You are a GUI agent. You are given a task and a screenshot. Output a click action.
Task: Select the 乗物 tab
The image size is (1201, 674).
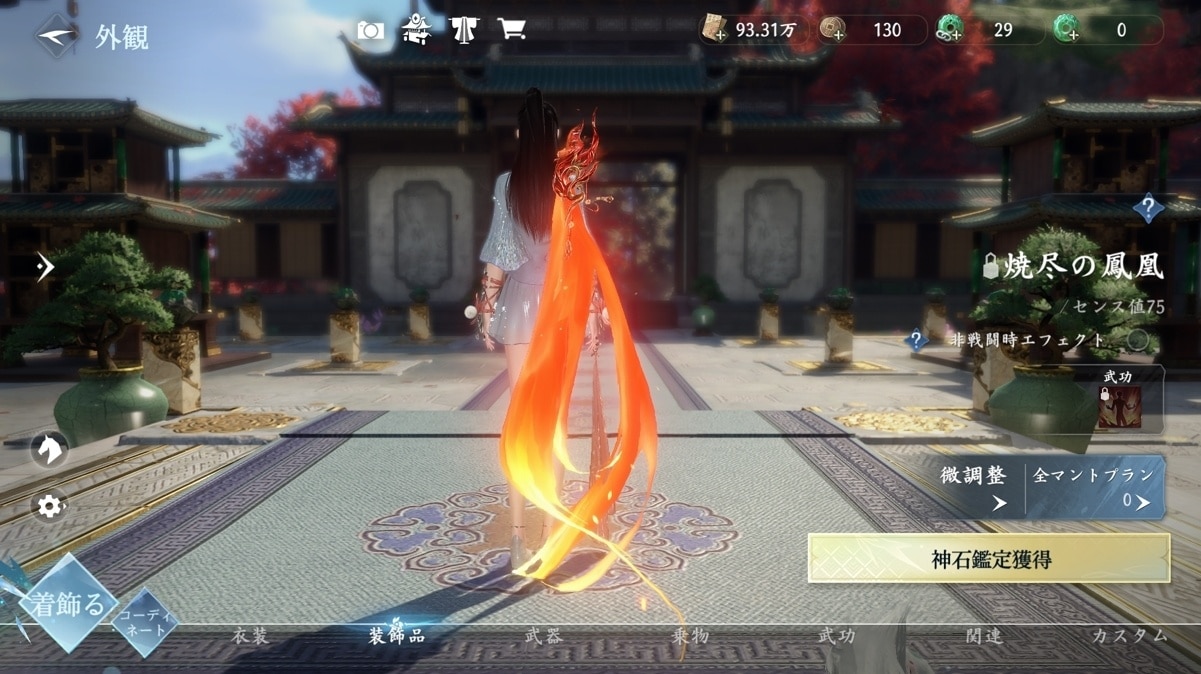pyautogui.click(x=690, y=636)
